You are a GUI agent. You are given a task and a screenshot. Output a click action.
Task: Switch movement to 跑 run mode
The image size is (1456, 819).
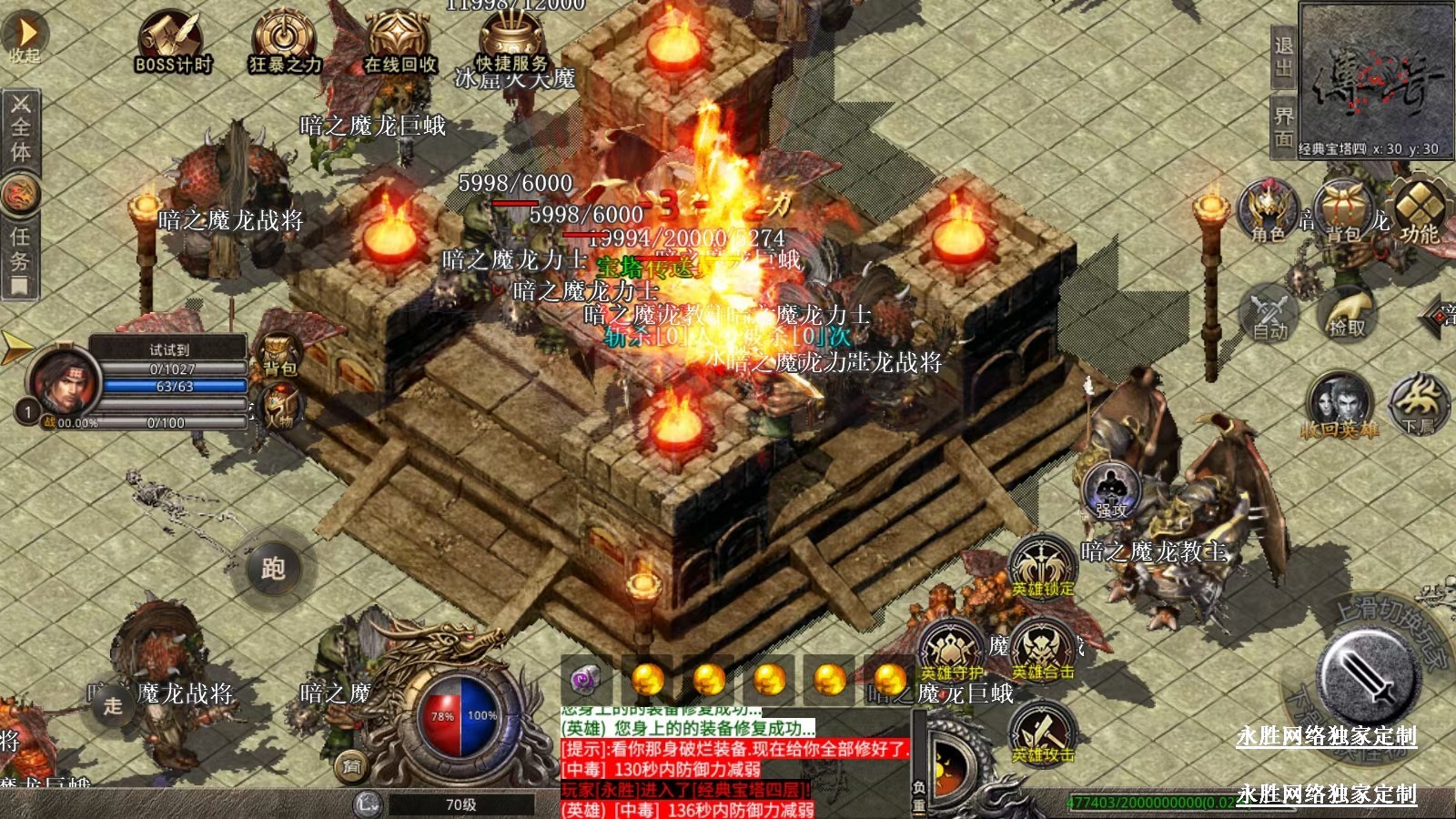click(x=273, y=569)
